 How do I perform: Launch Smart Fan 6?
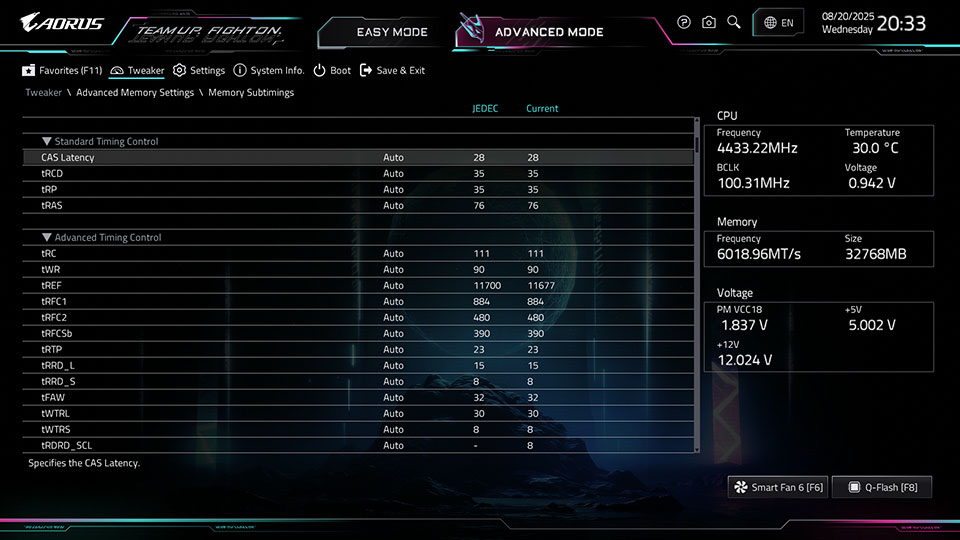point(778,487)
